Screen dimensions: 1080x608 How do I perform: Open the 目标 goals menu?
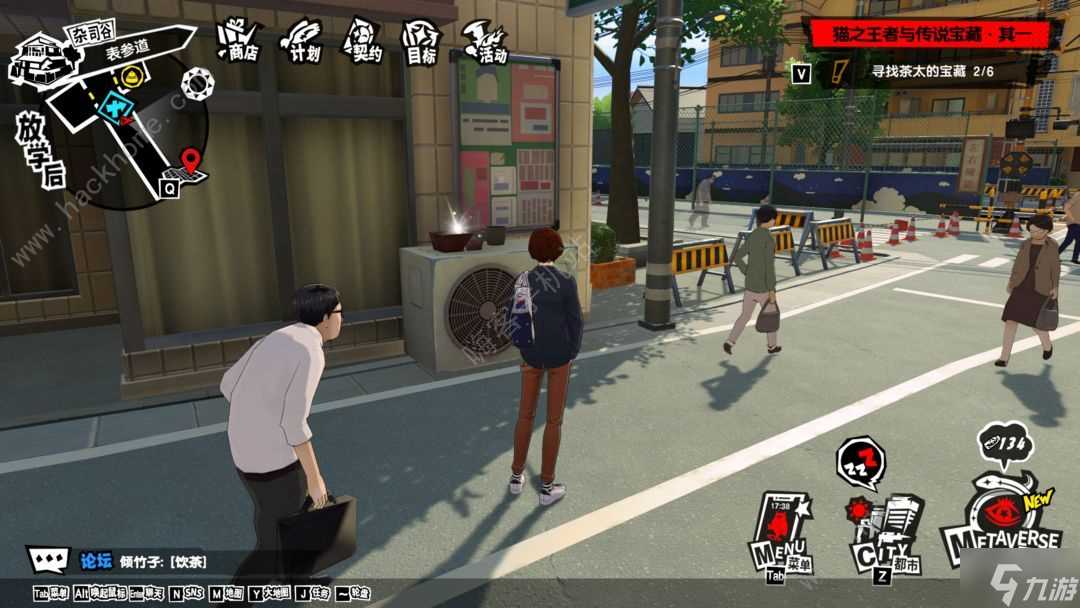(421, 41)
